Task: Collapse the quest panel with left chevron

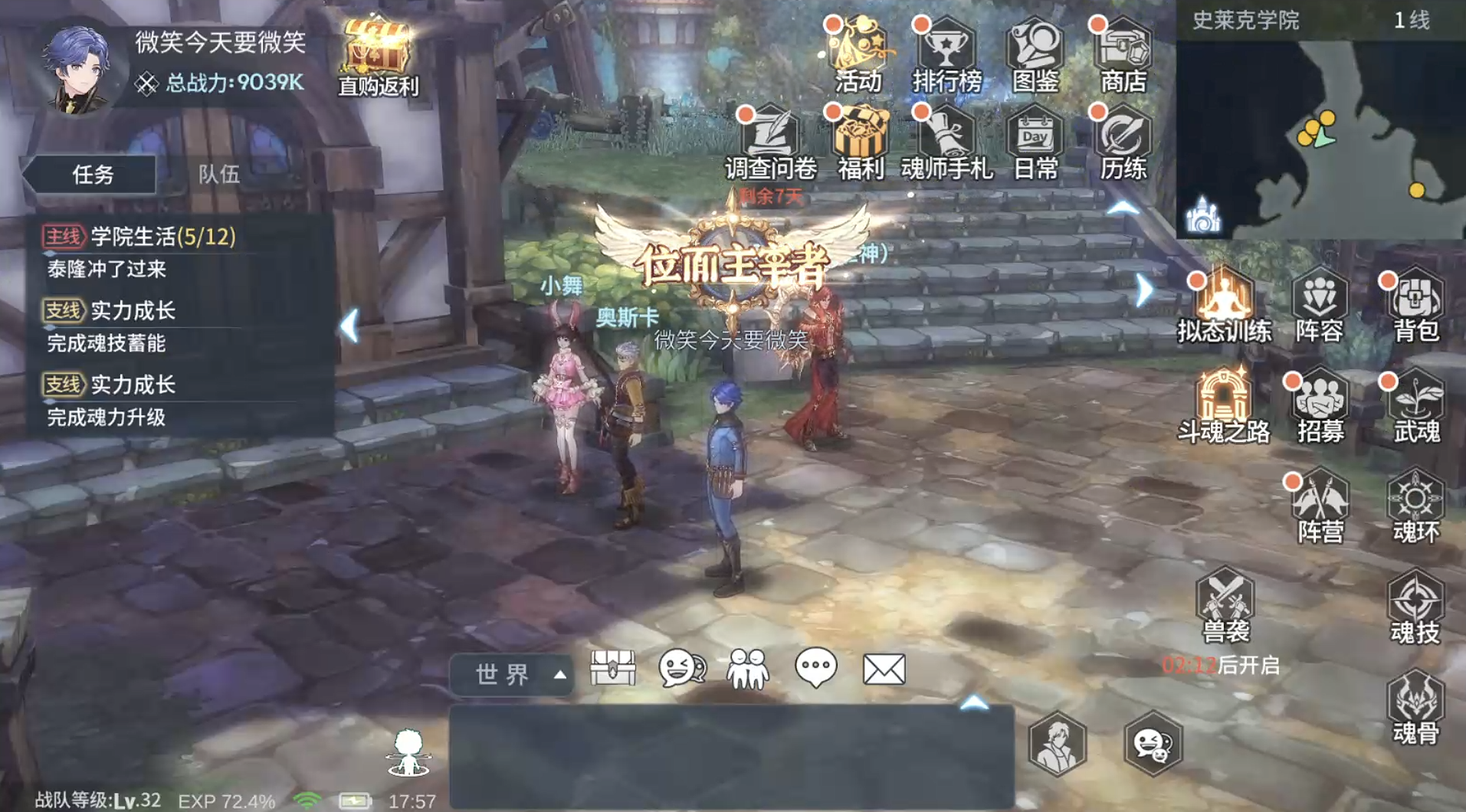Action: point(352,326)
